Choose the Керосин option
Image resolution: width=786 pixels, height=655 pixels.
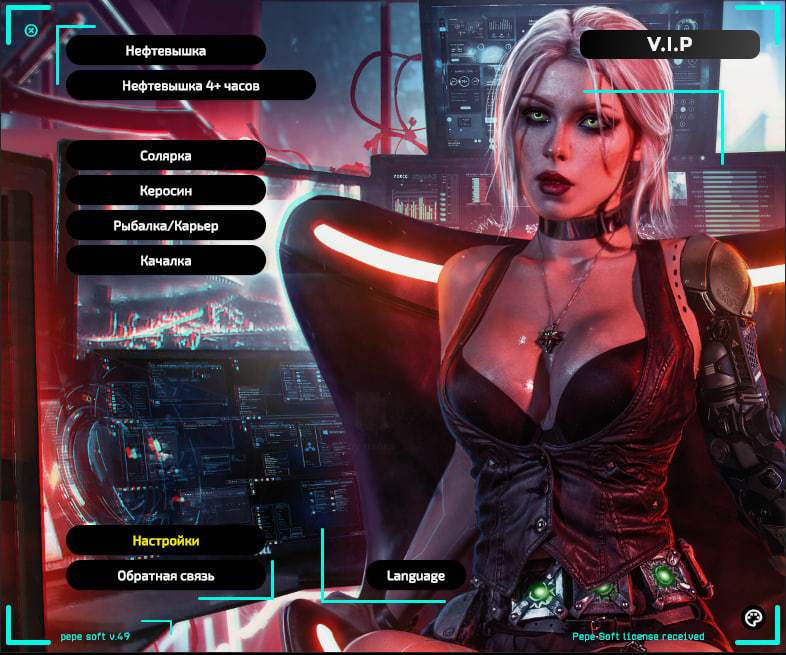[x=166, y=190]
